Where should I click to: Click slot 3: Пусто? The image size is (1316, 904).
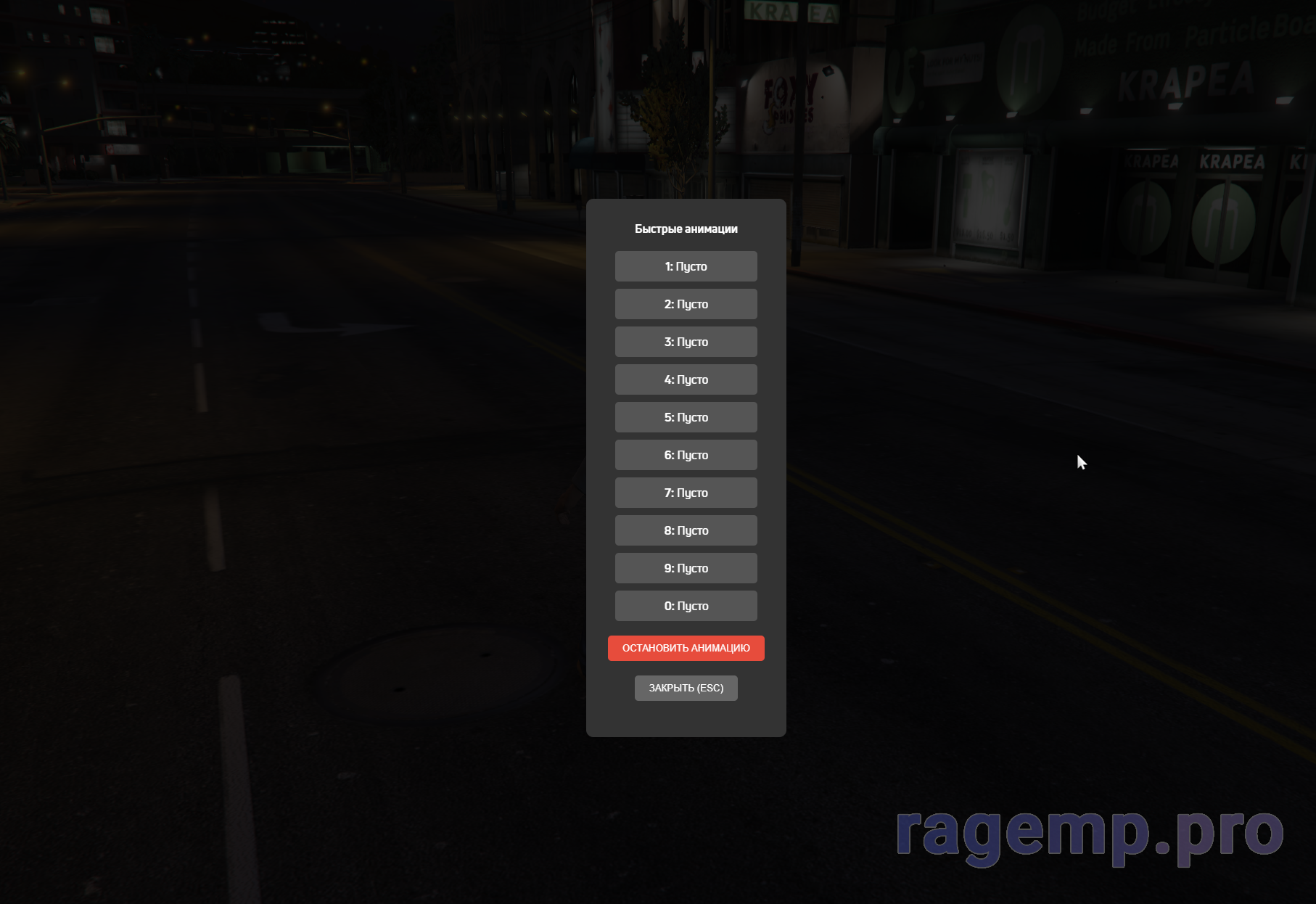pos(686,342)
